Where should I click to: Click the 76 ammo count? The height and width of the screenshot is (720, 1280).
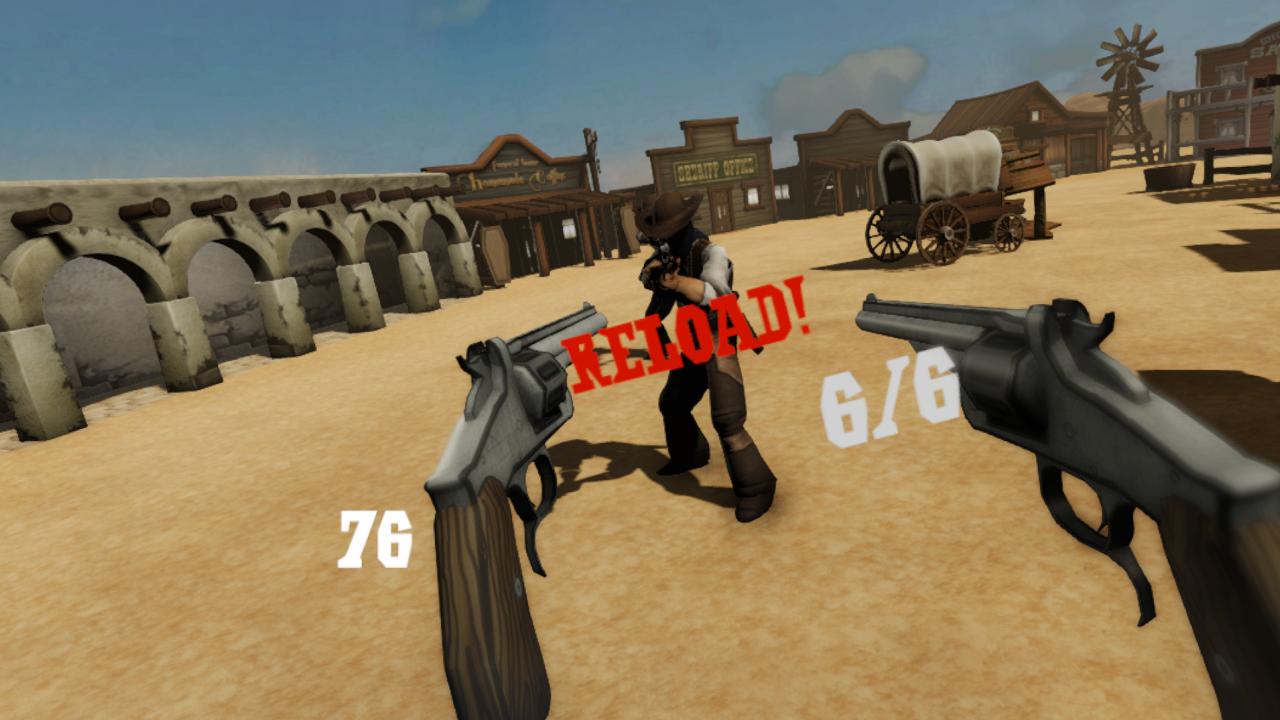(x=378, y=536)
